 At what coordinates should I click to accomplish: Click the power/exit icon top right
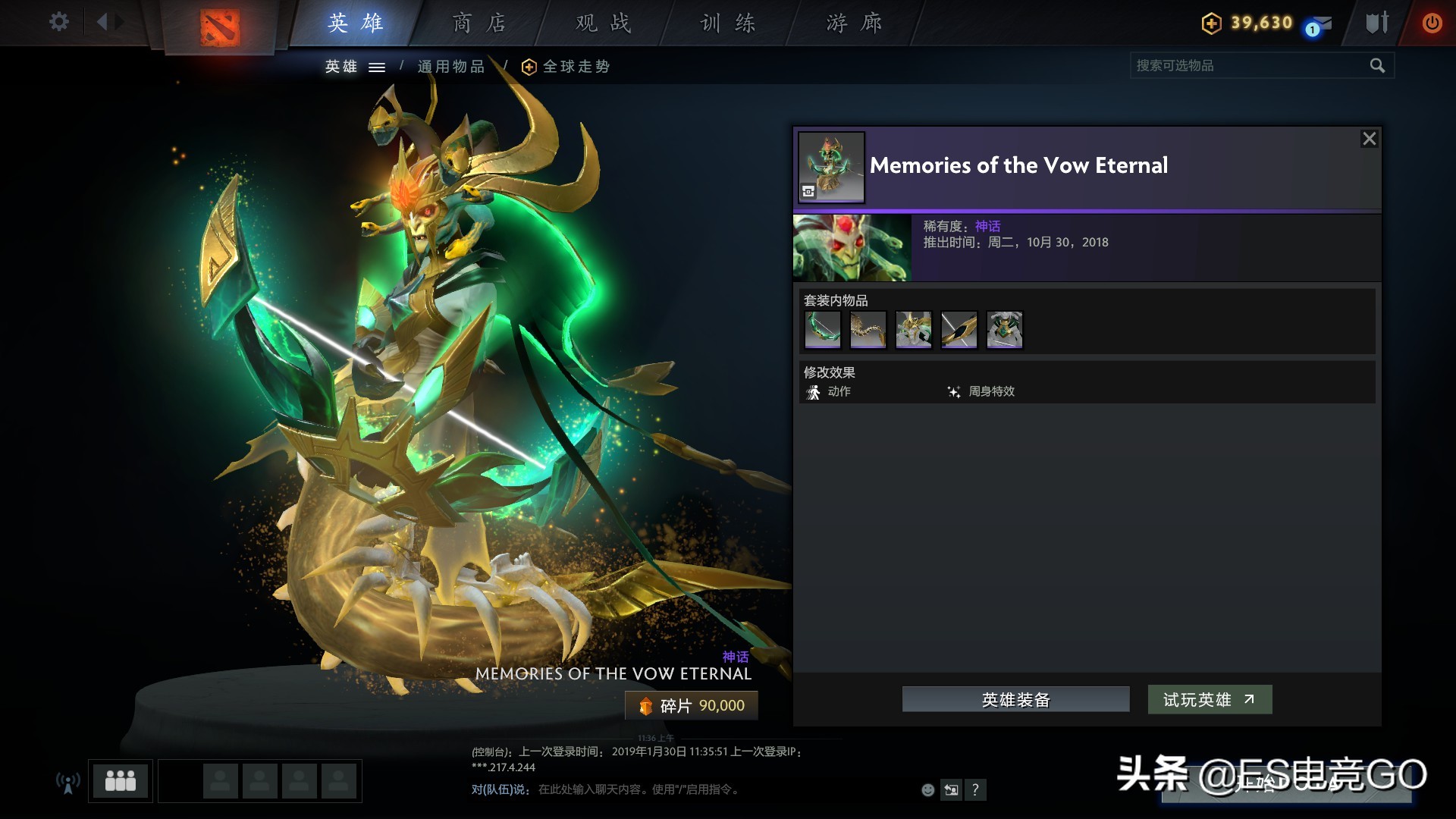coord(1432,23)
